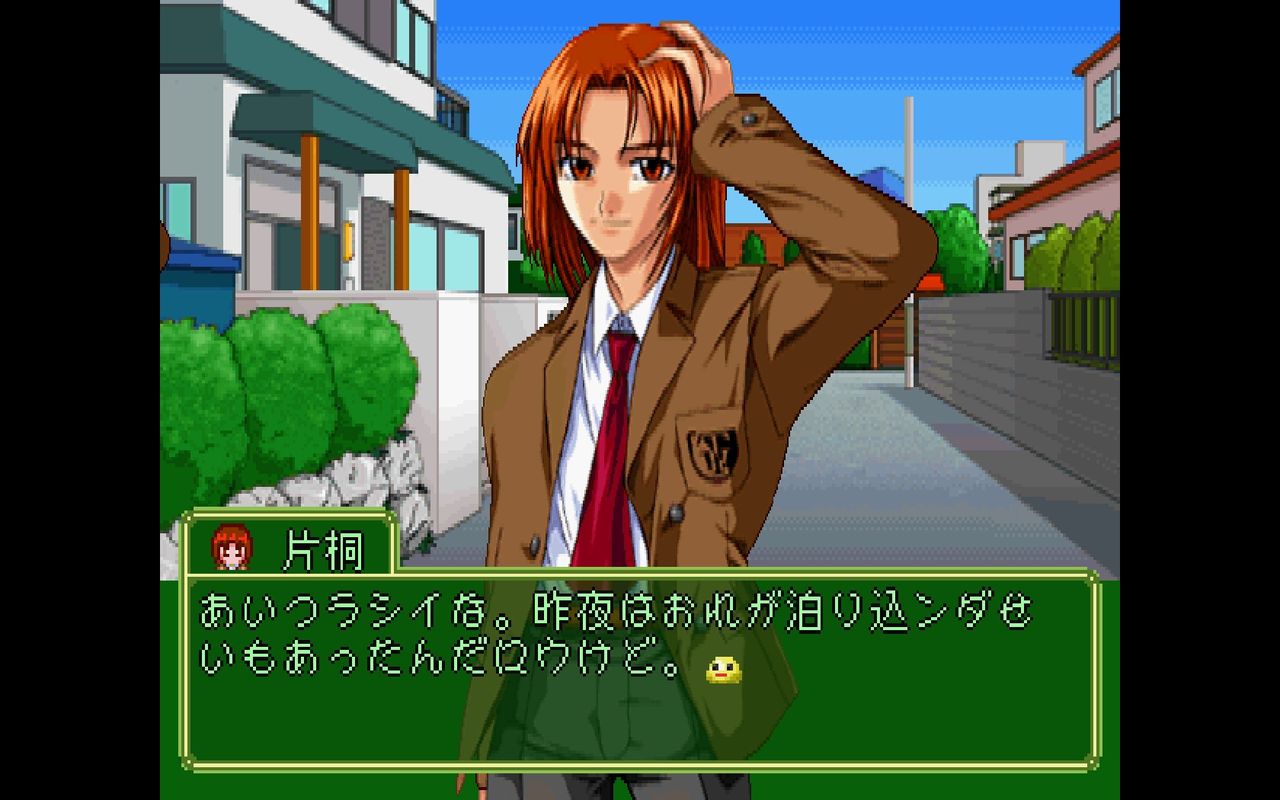The width and height of the screenshot is (1280, 800).
Task: Click the stone retaining wall below the bushes
Action: pyautogui.click(x=380, y=480)
